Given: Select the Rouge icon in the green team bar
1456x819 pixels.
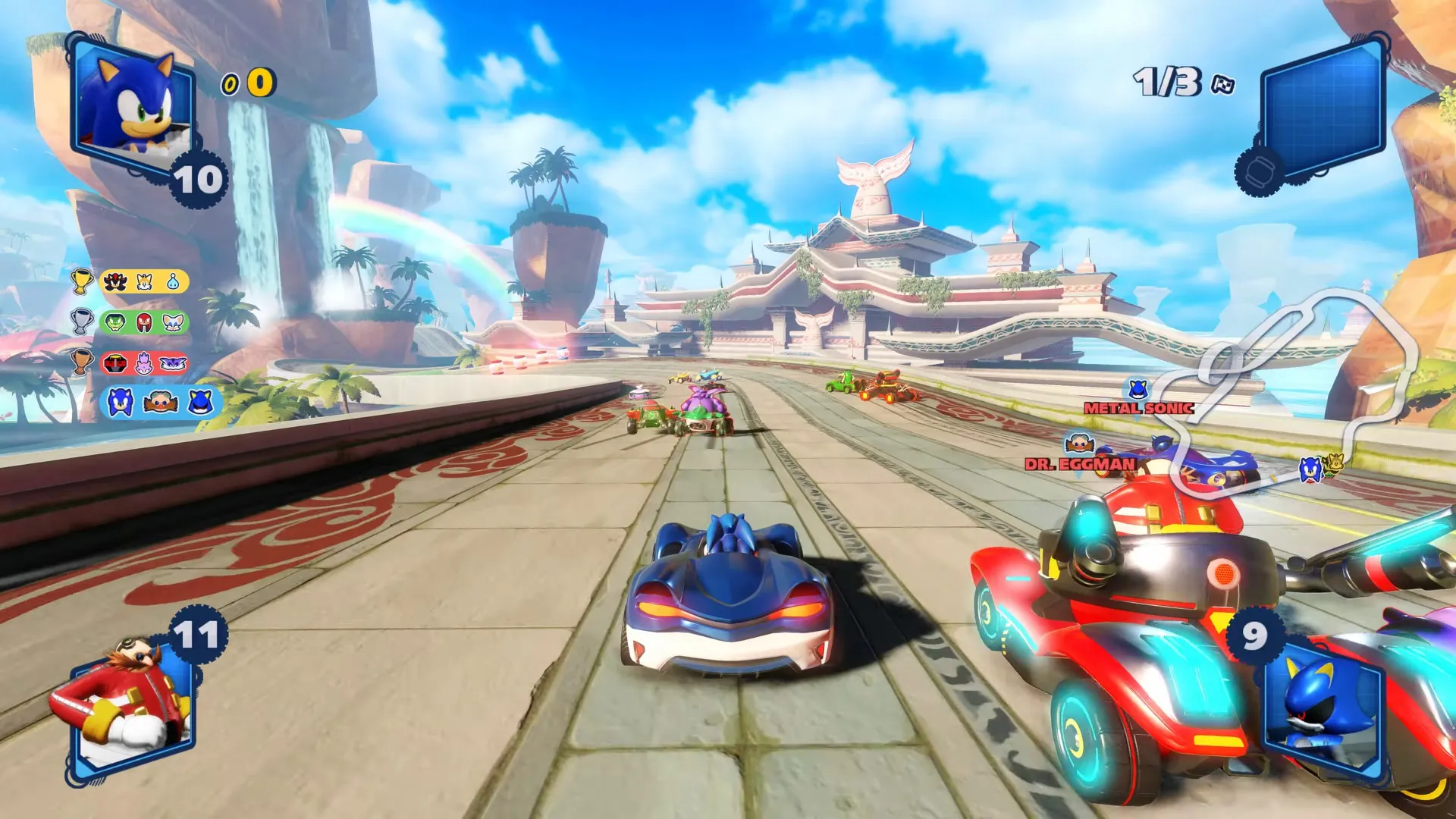Looking at the screenshot, I should [x=173, y=323].
